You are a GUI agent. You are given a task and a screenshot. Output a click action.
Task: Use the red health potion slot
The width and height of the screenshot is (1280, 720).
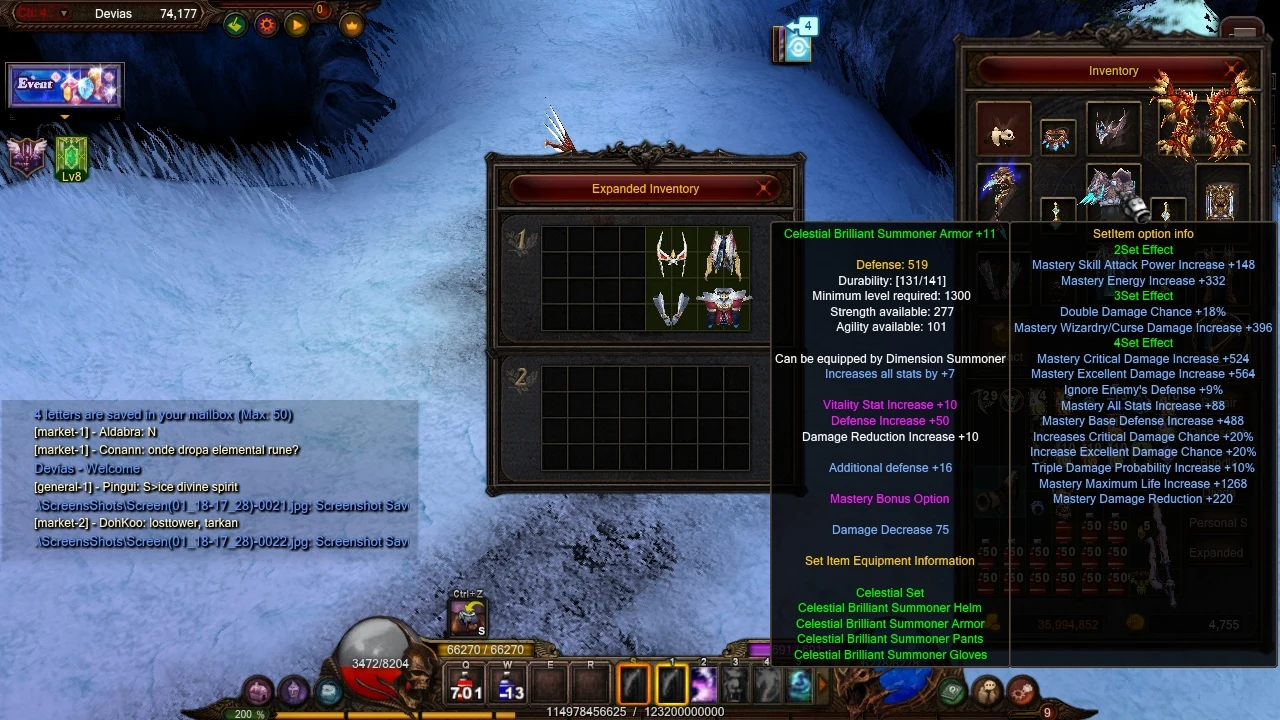pyautogui.click(x=466, y=686)
